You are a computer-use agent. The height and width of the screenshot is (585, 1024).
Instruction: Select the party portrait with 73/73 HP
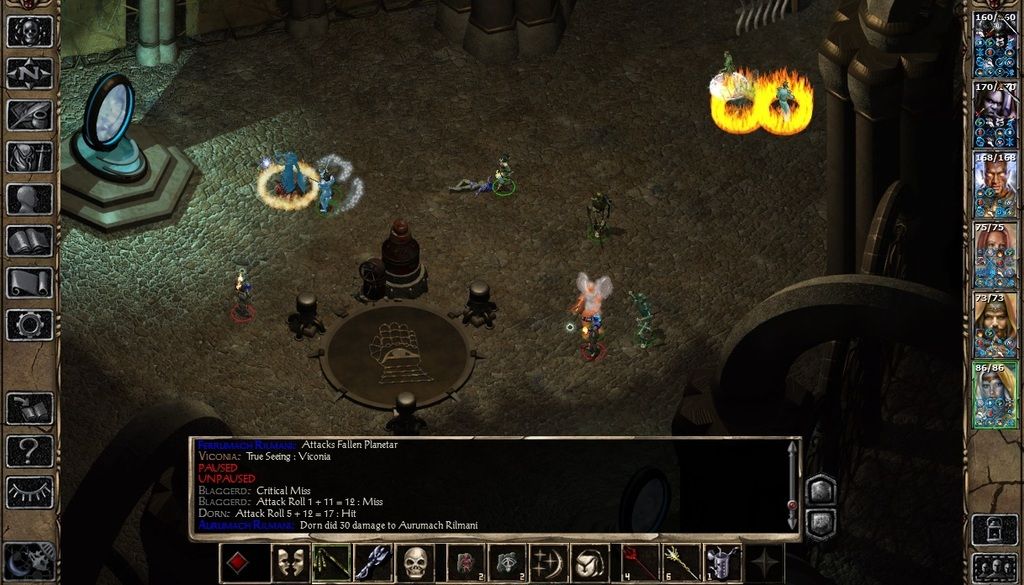click(x=995, y=326)
